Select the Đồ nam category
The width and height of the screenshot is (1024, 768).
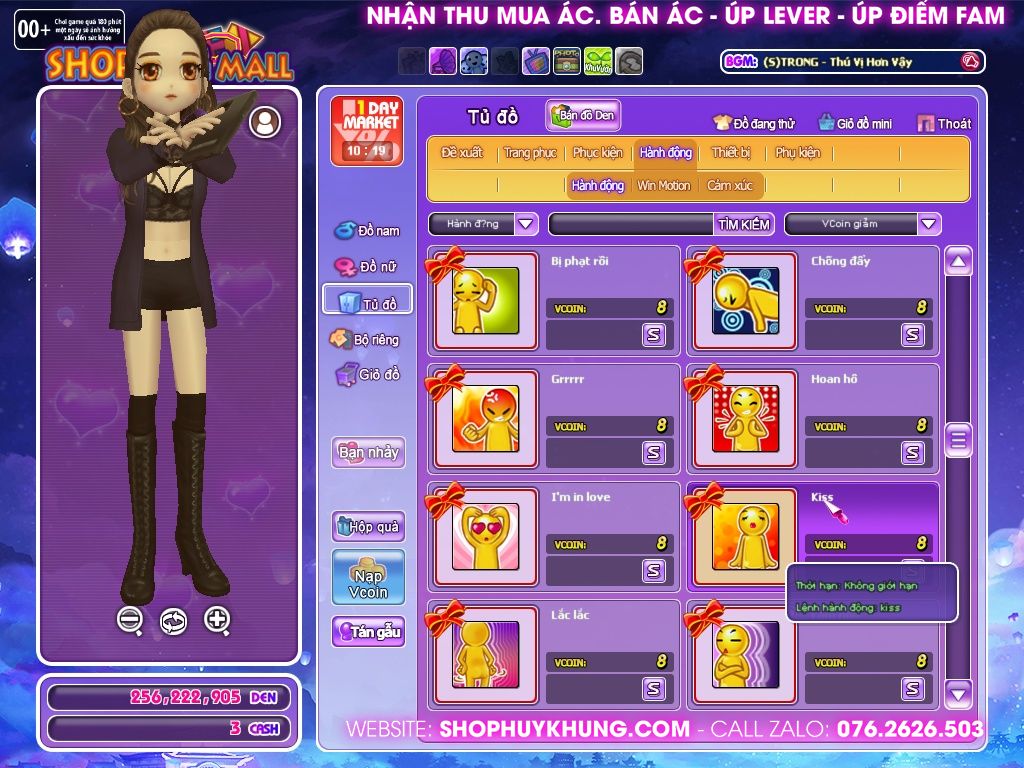367,231
